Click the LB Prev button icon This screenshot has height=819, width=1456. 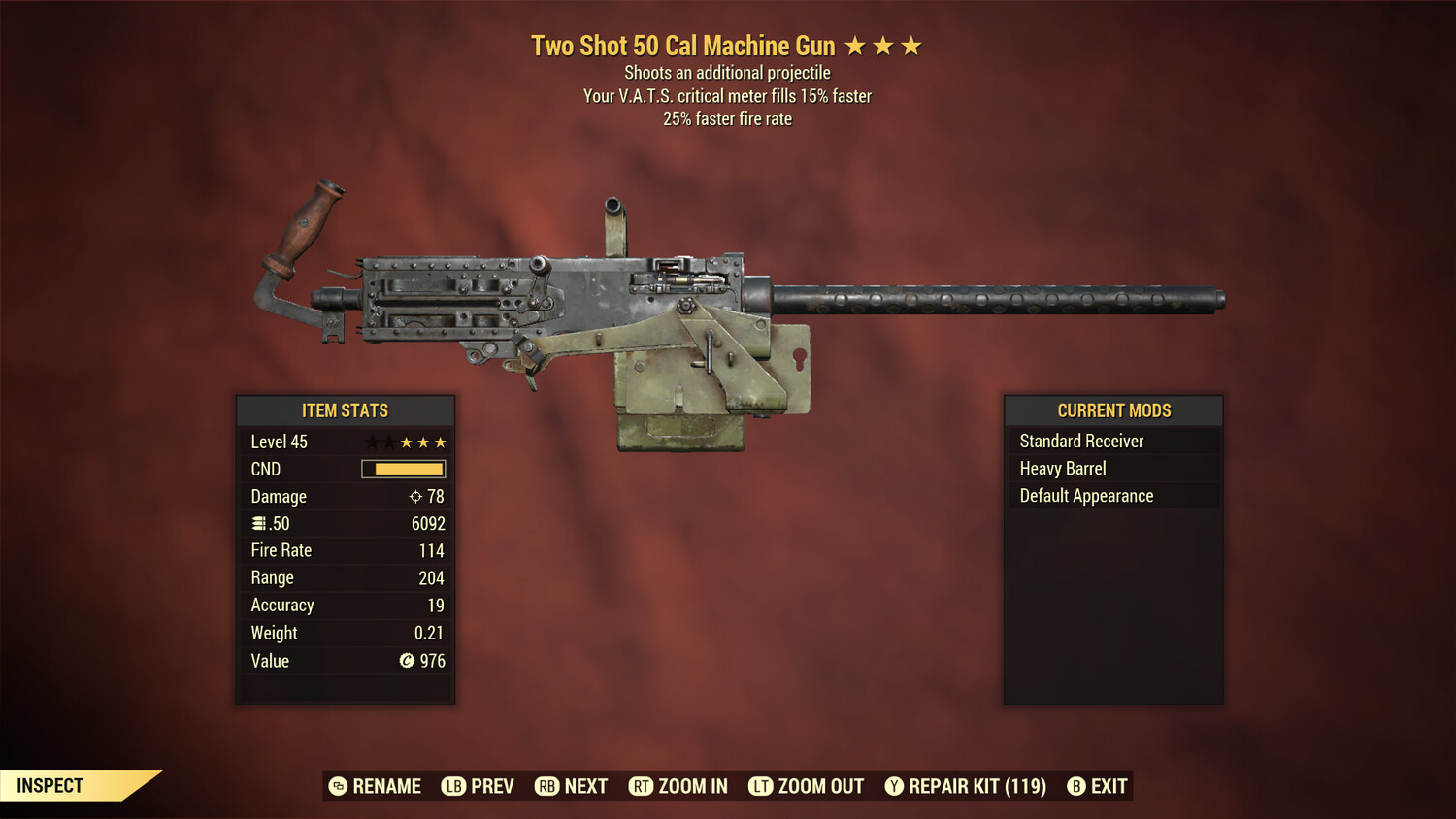(x=452, y=786)
